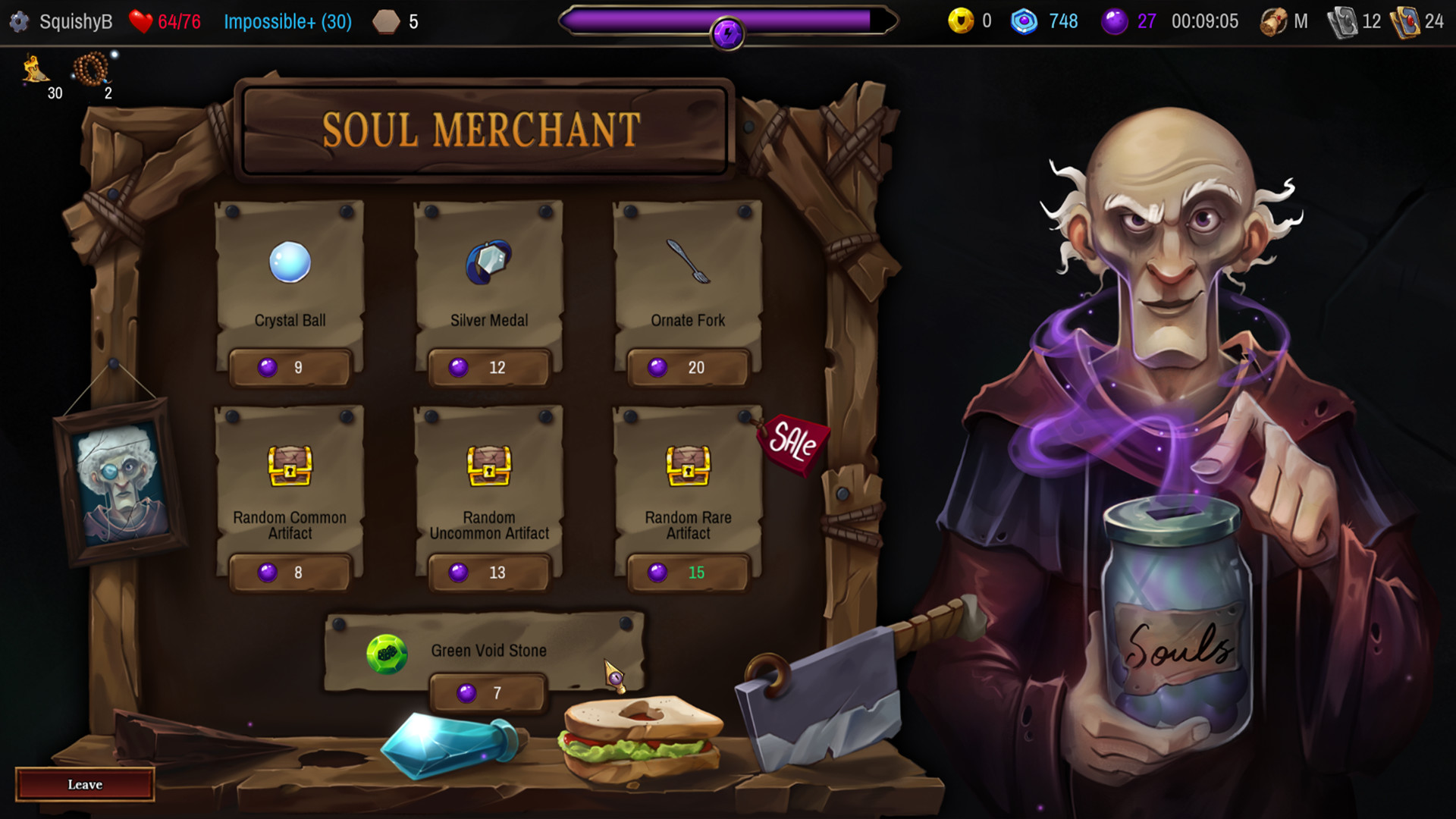Viewport: 1456px width, 819px height.
Task: Select the Impossible+ difficulty label
Action: [x=287, y=21]
